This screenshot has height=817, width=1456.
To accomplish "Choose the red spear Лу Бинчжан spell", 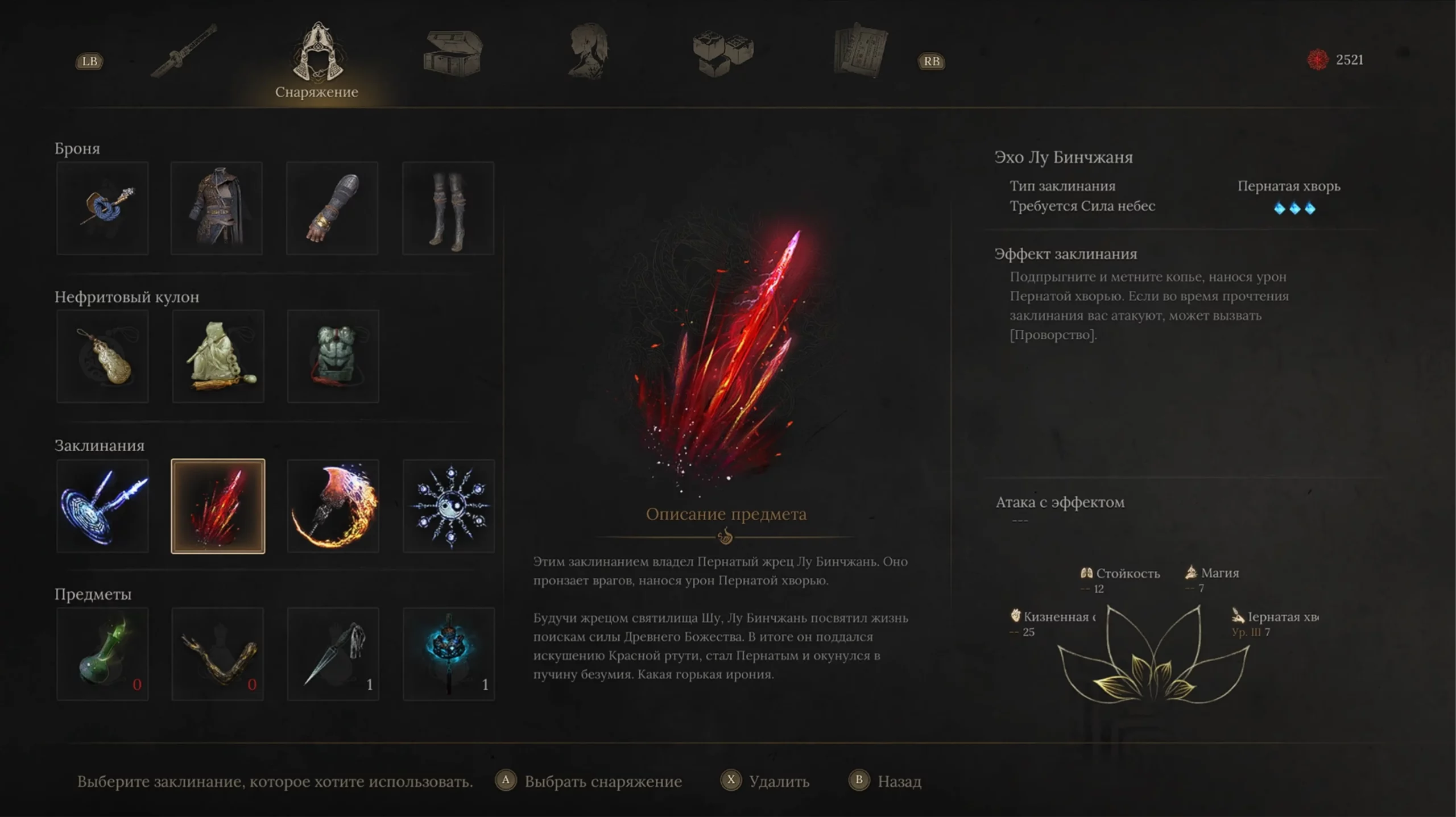I will (x=218, y=506).
